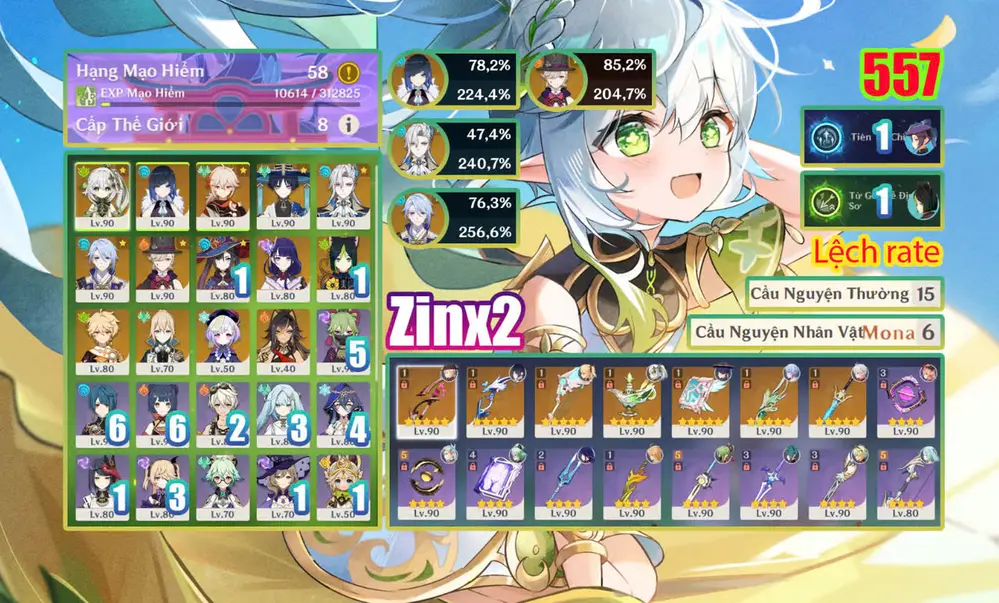Select the Raiden Shogun character card
The height and width of the screenshot is (603, 999).
coord(282,265)
